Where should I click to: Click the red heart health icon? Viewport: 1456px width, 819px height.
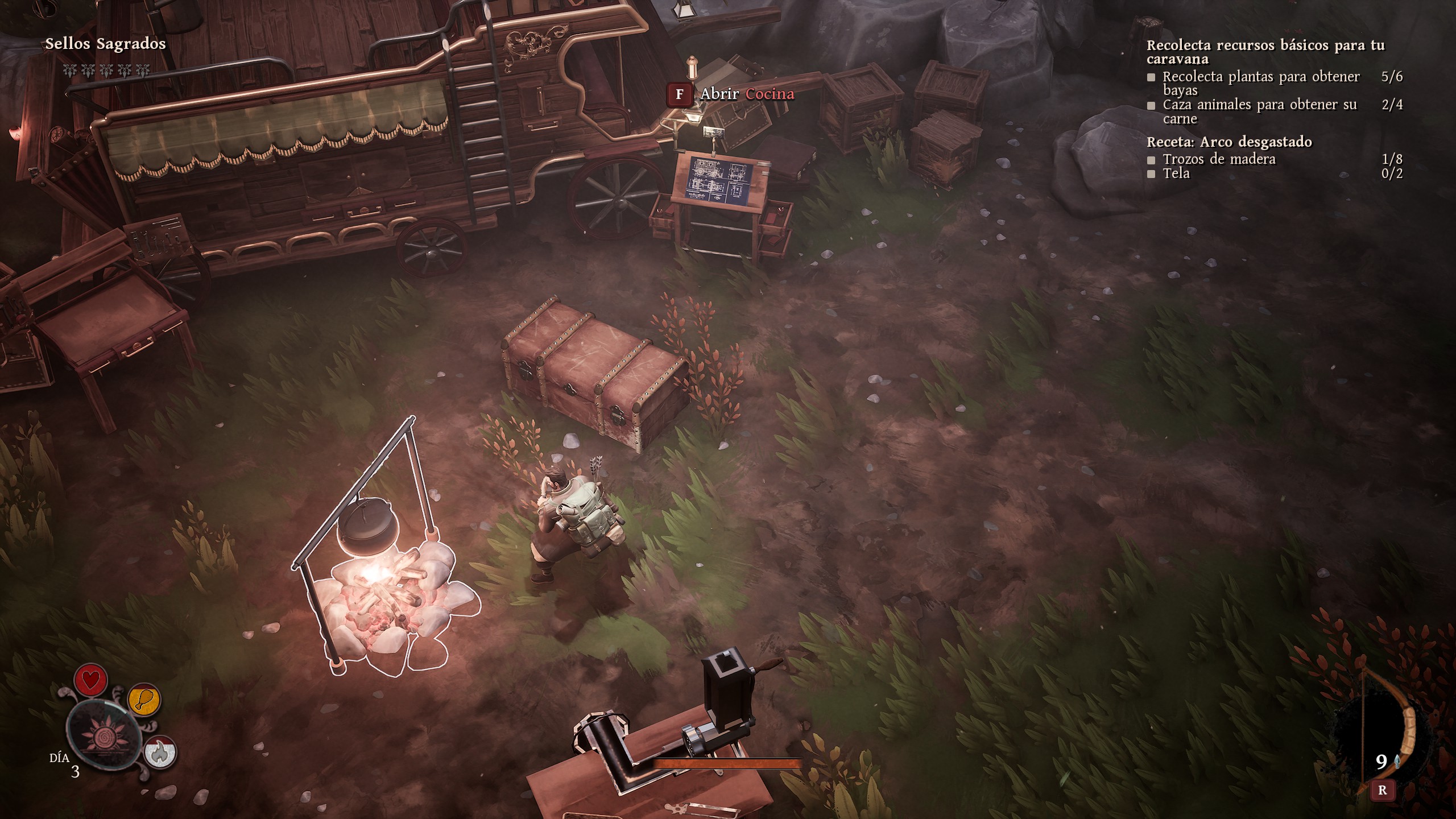tap(91, 680)
